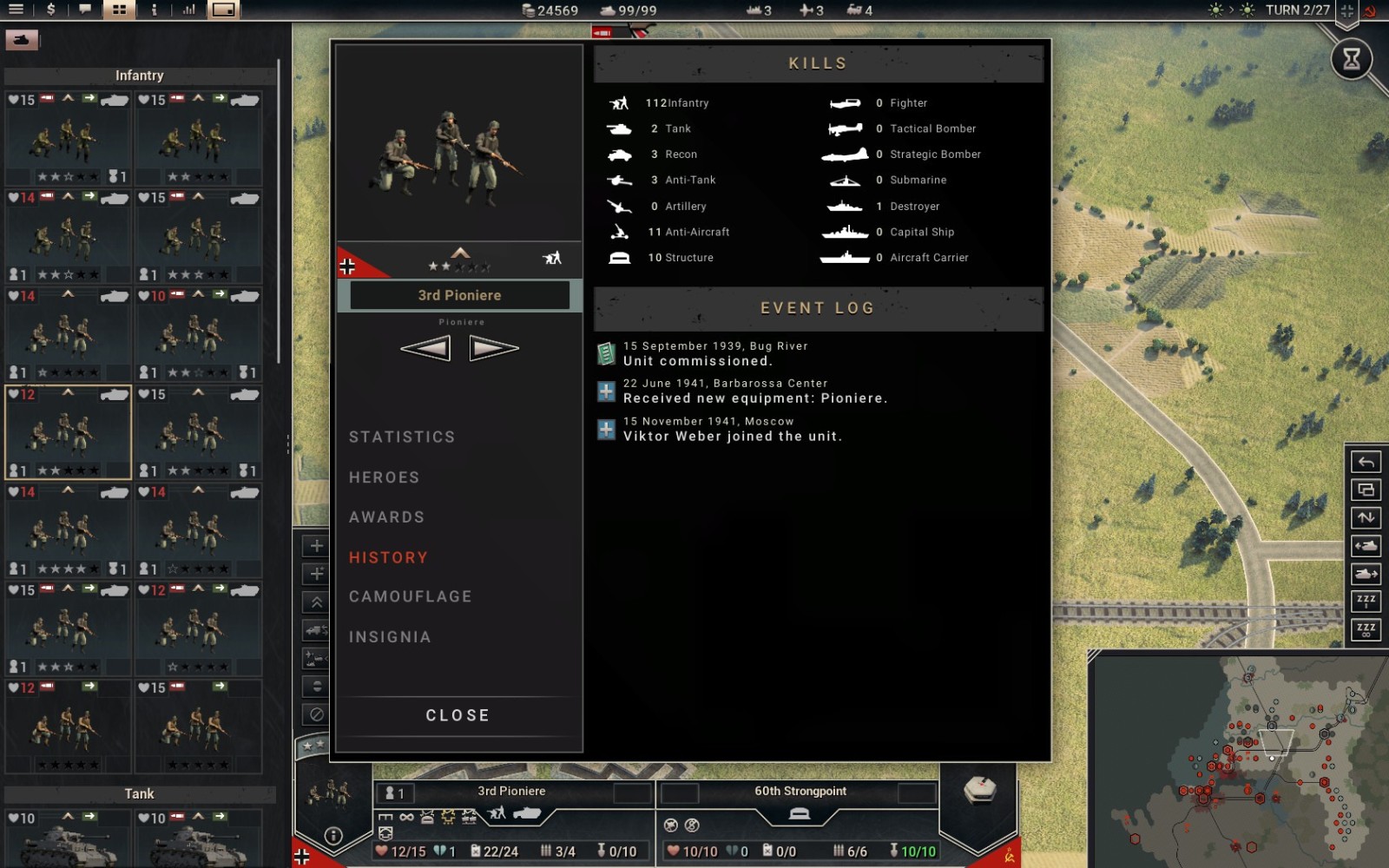The width and height of the screenshot is (1389, 868).
Task: Show the Awards section
Action: [386, 517]
